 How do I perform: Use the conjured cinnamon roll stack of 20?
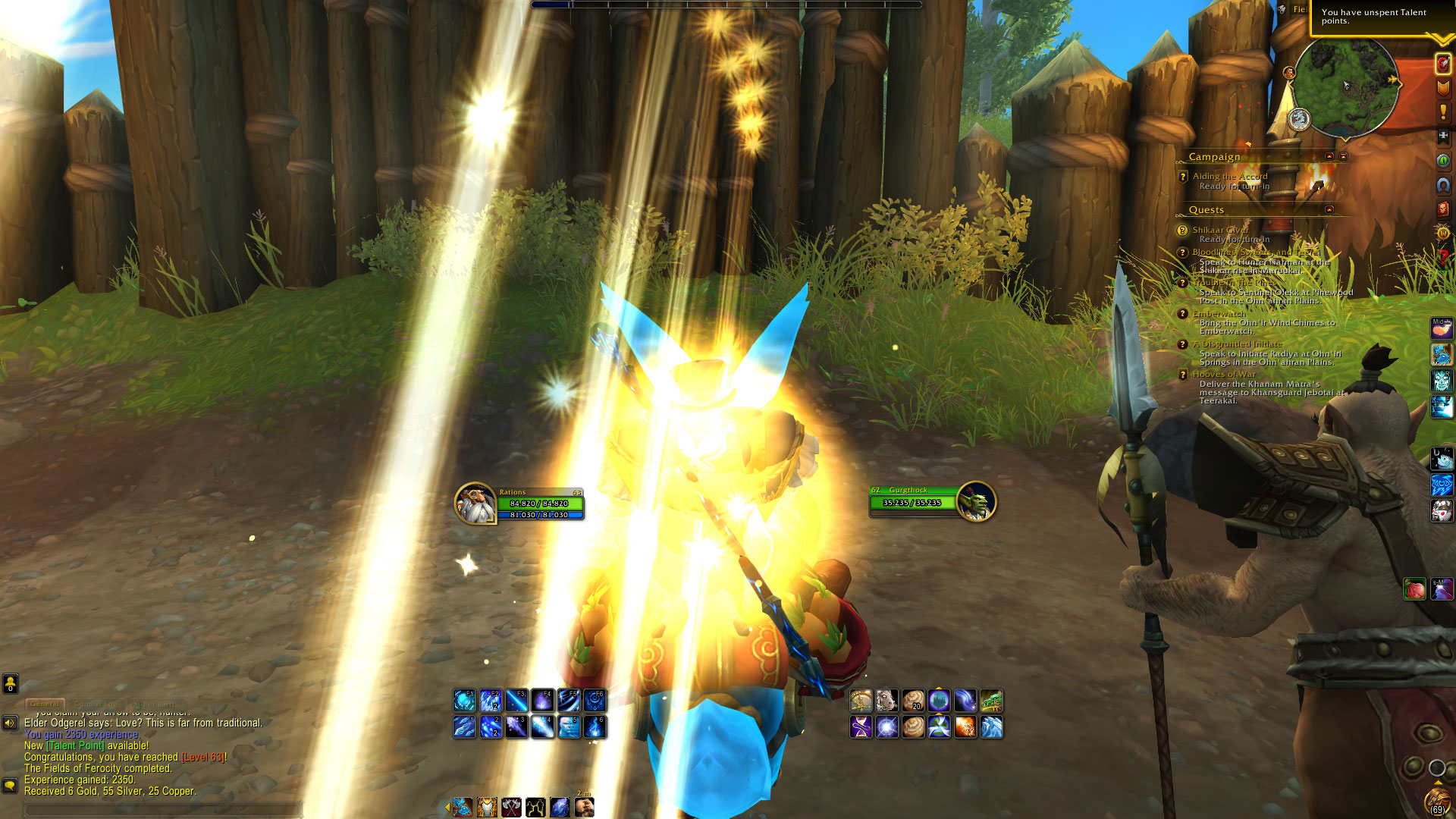(x=913, y=700)
